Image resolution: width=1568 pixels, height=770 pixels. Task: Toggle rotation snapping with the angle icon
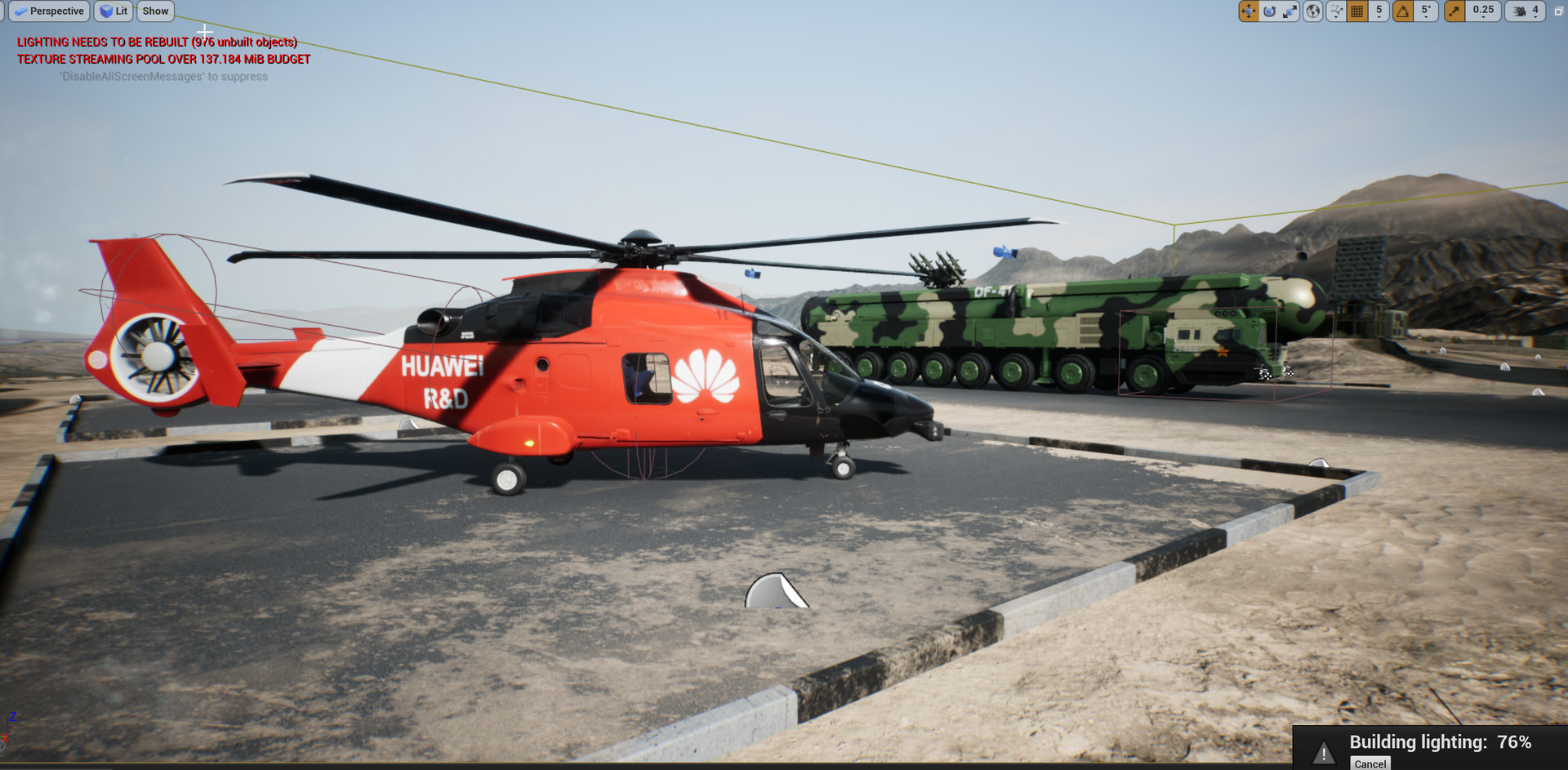pos(1403,11)
